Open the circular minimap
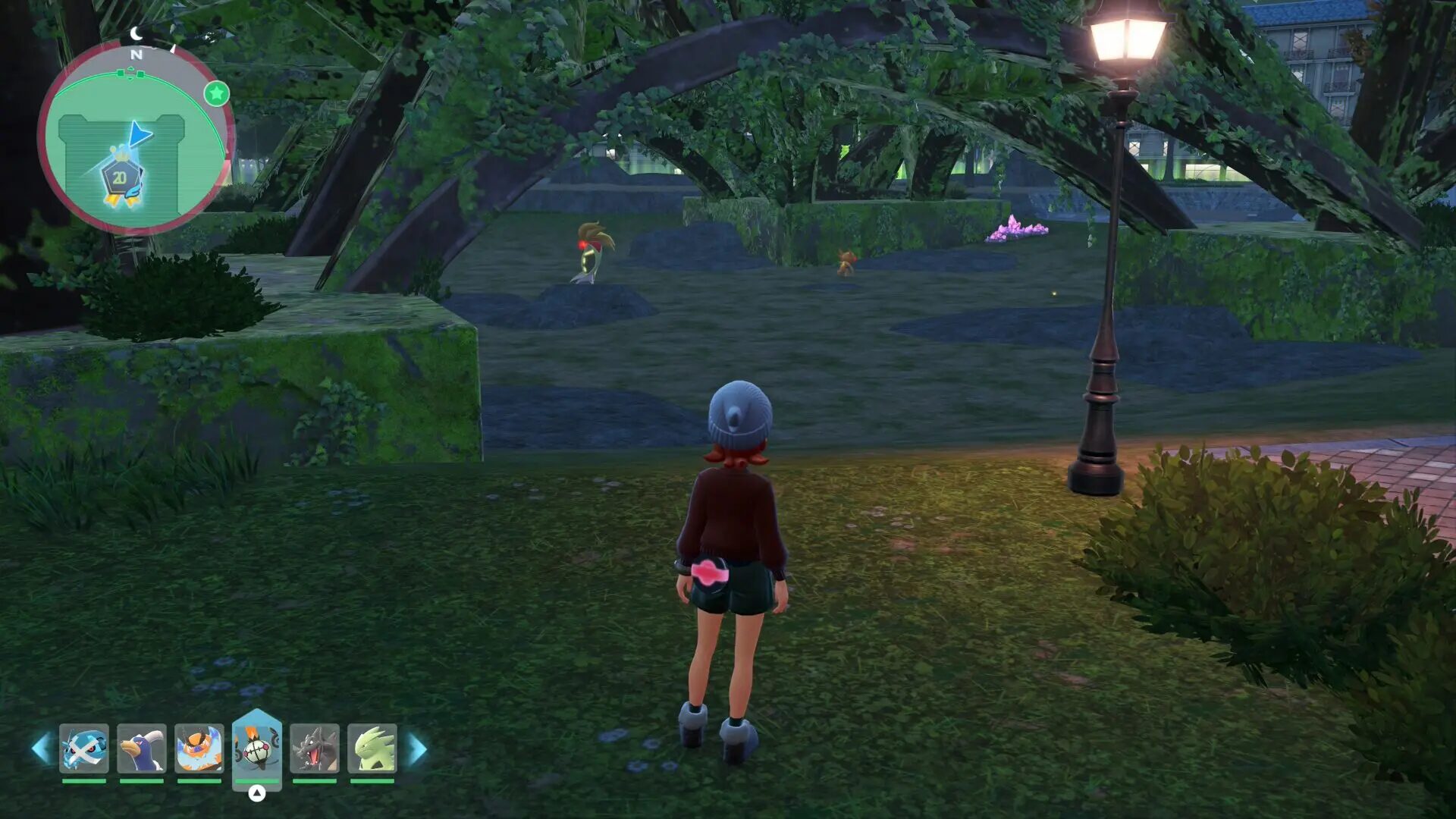1456x819 pixels. (136, 137)
